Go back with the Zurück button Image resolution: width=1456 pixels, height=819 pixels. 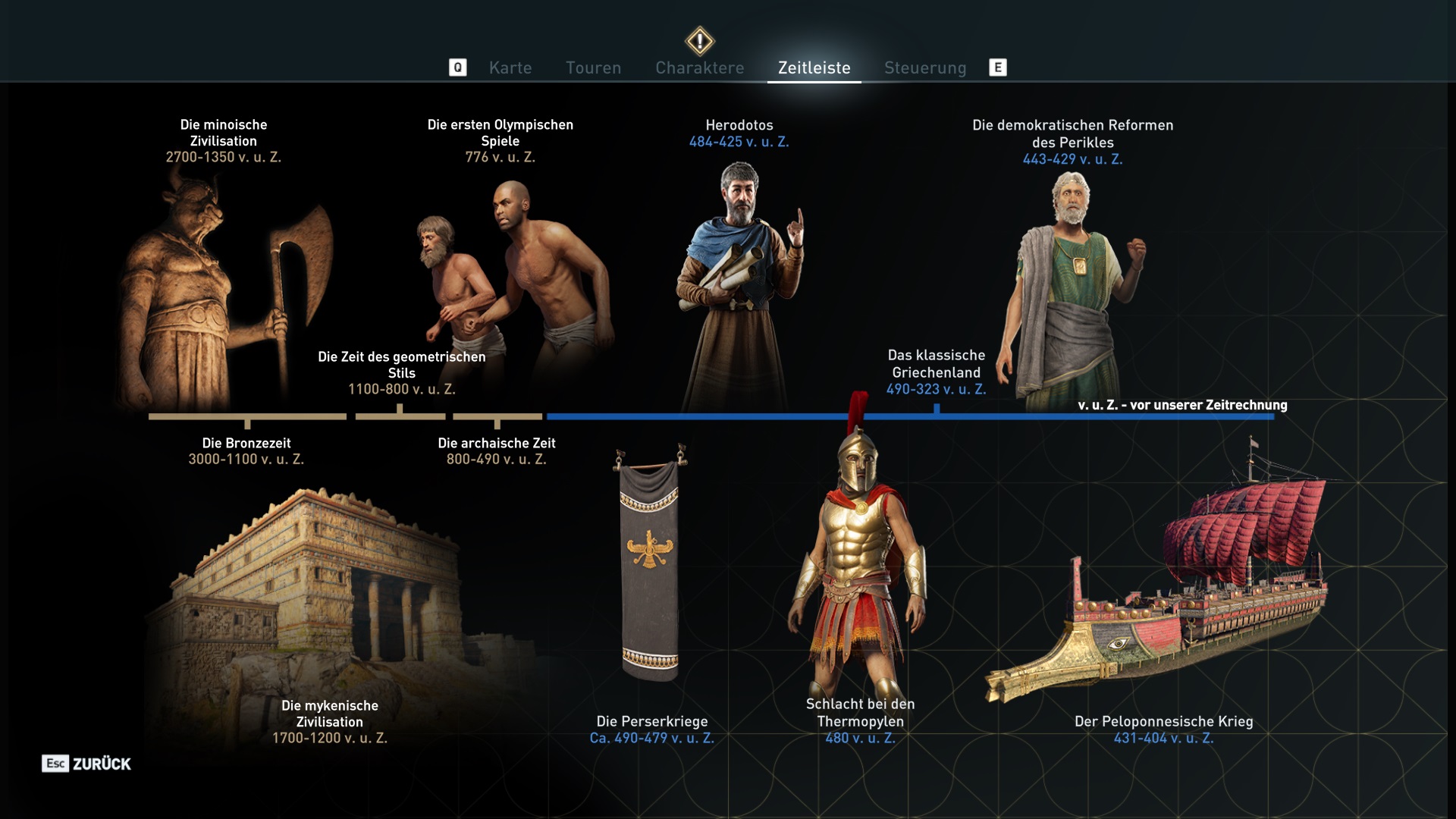[x=86, y=764]
